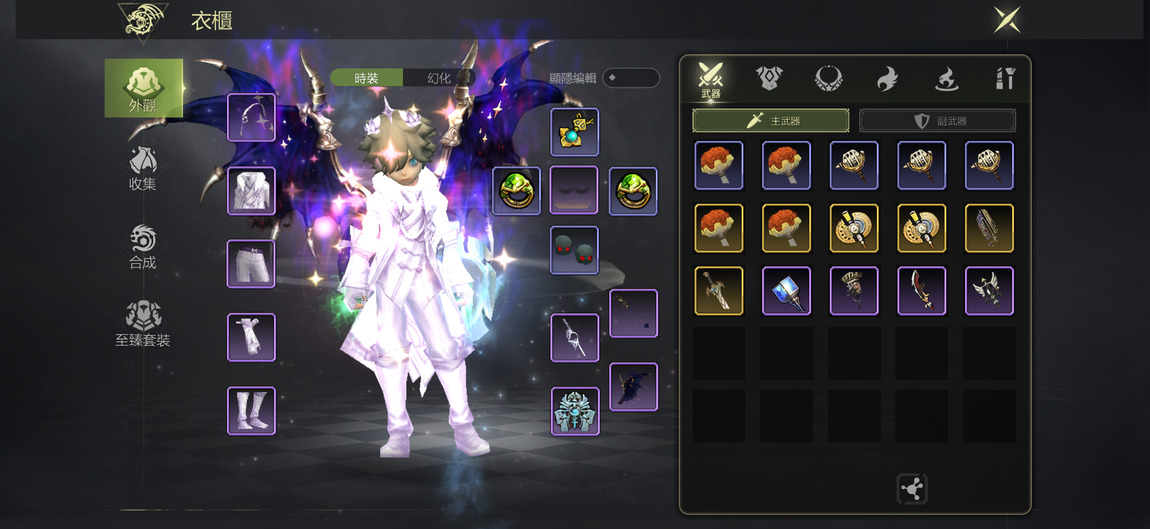Select the 主武器 main weapon tab
The width and height of the screenshot is (1150, 529).
point(771,121)
